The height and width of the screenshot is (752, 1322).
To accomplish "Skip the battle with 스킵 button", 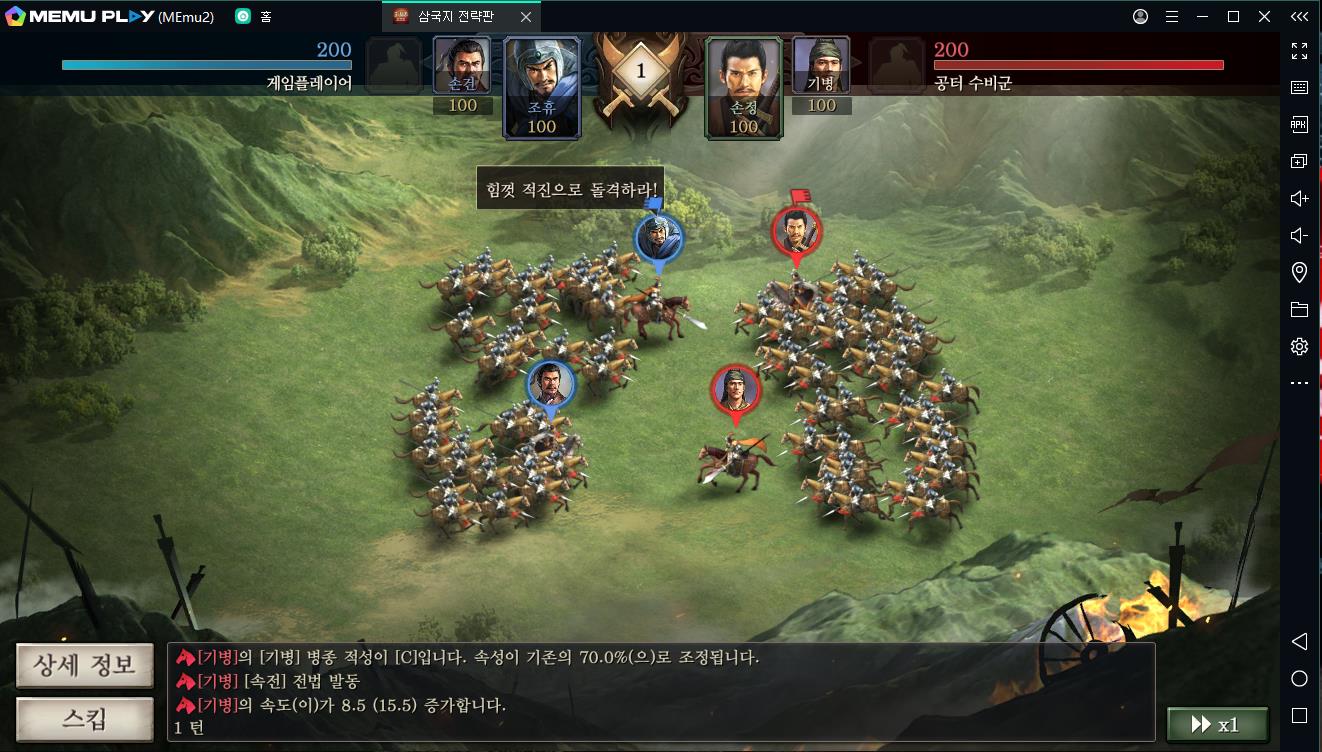I will click(84, 720).
